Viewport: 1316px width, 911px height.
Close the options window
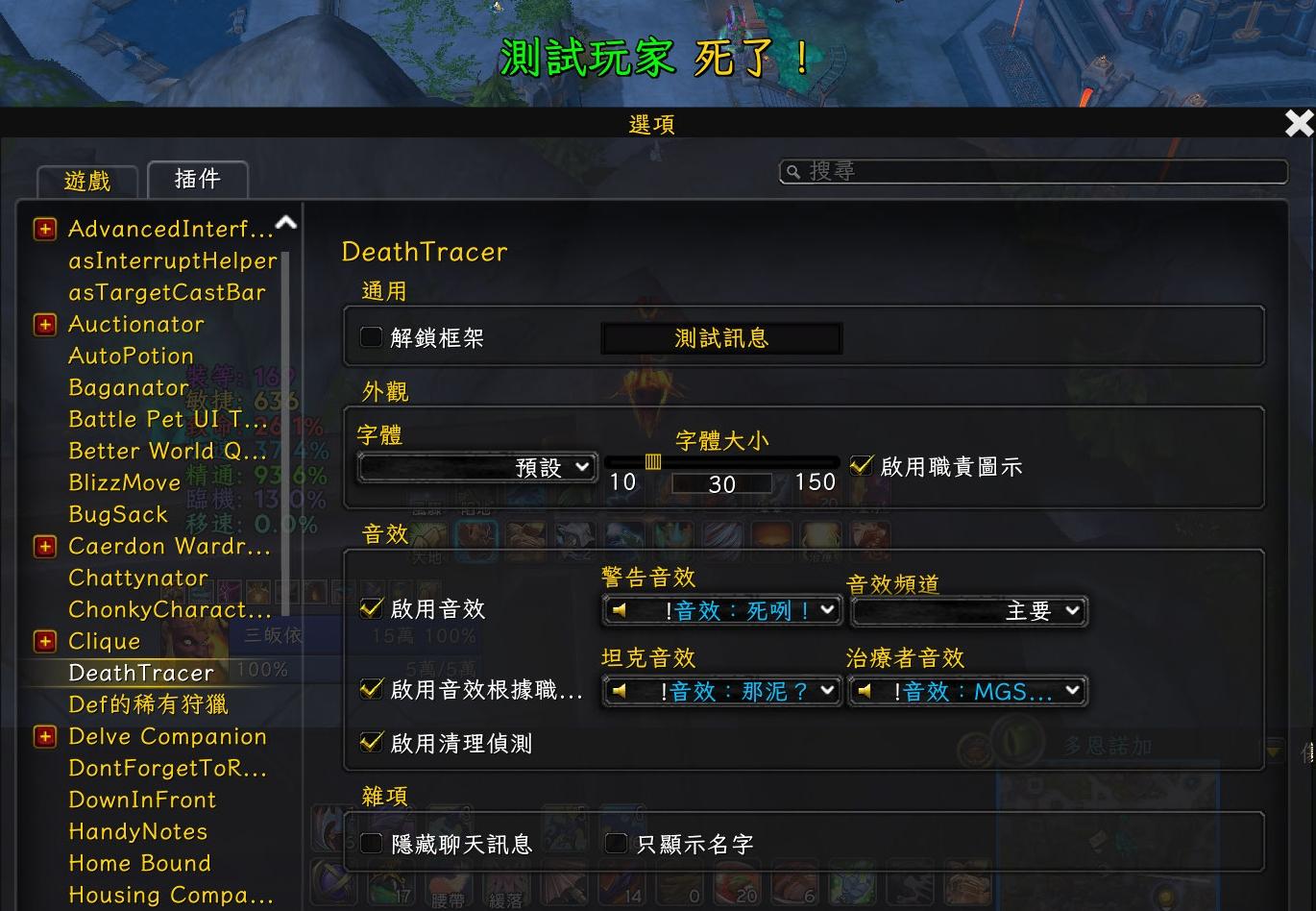(x=1299, y=123)
